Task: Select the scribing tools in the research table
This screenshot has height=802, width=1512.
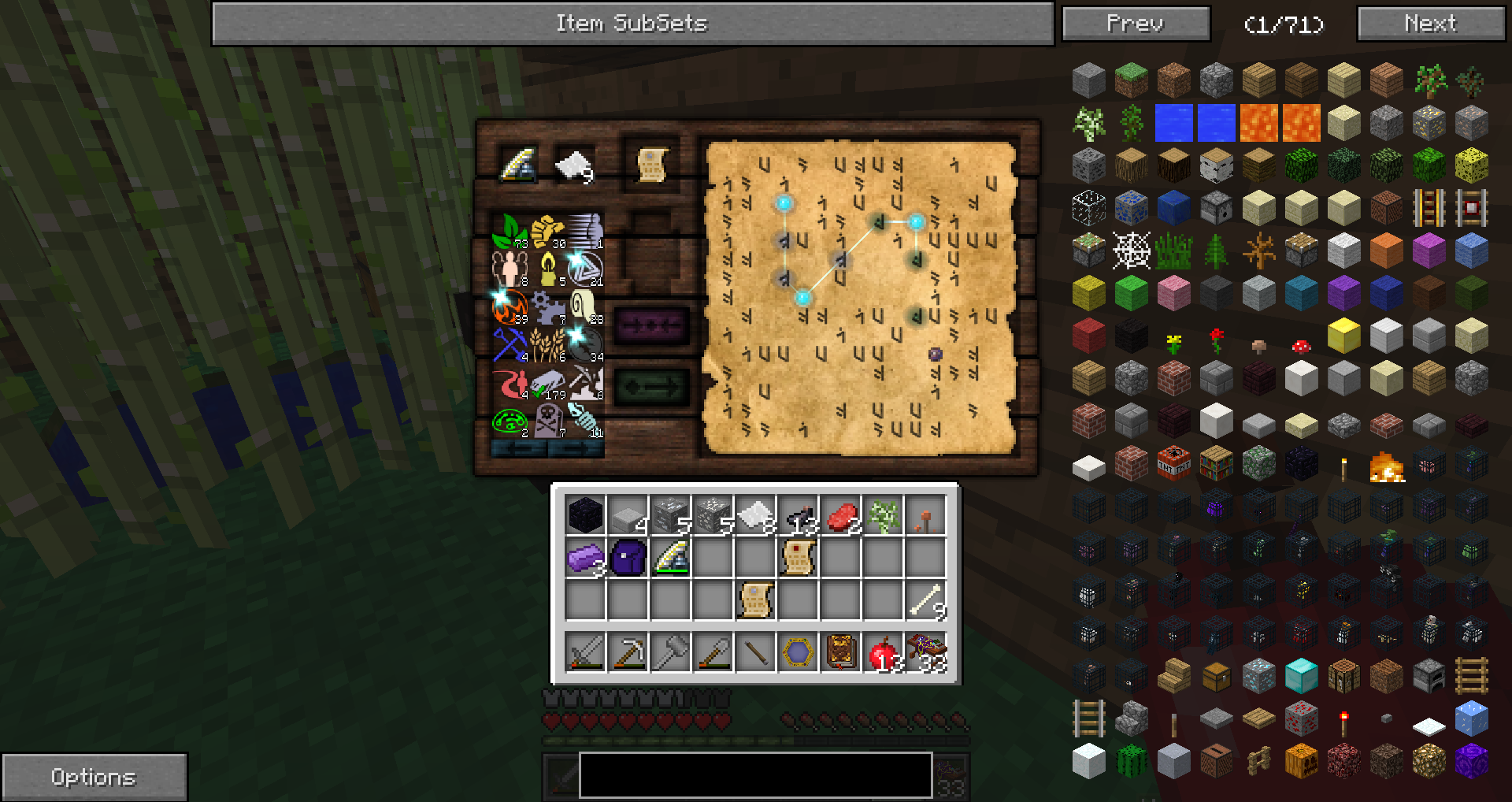Action: (x=517, y=164)
